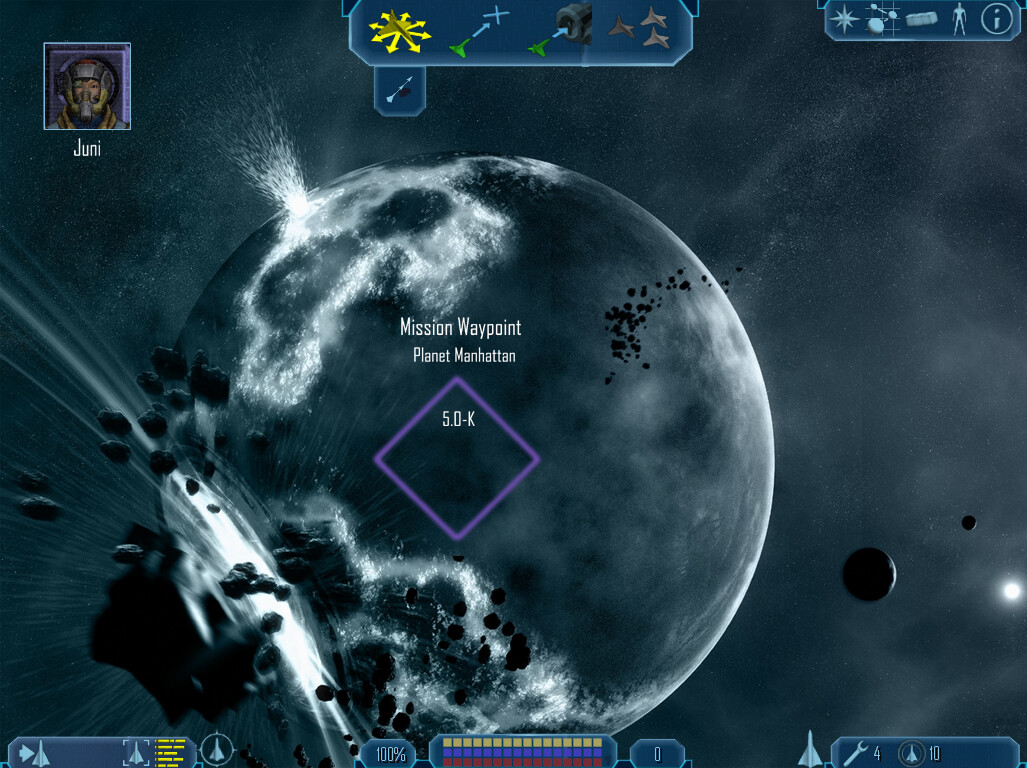1027x768 pixels.
Task: Activate the Go To maneuver icon
Action: tap(482, 31)
